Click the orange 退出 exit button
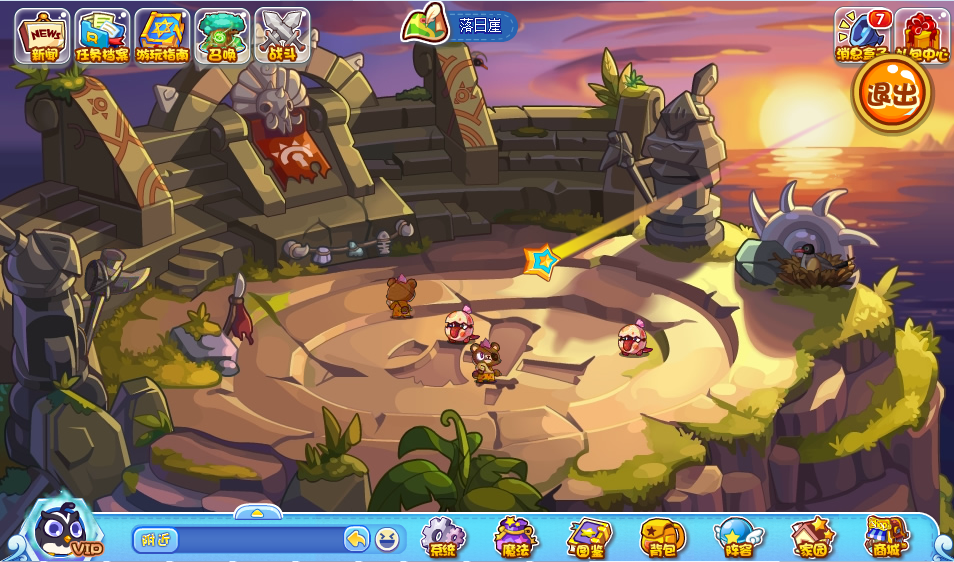This screenshot has width=954, height=562. (892, 94)
